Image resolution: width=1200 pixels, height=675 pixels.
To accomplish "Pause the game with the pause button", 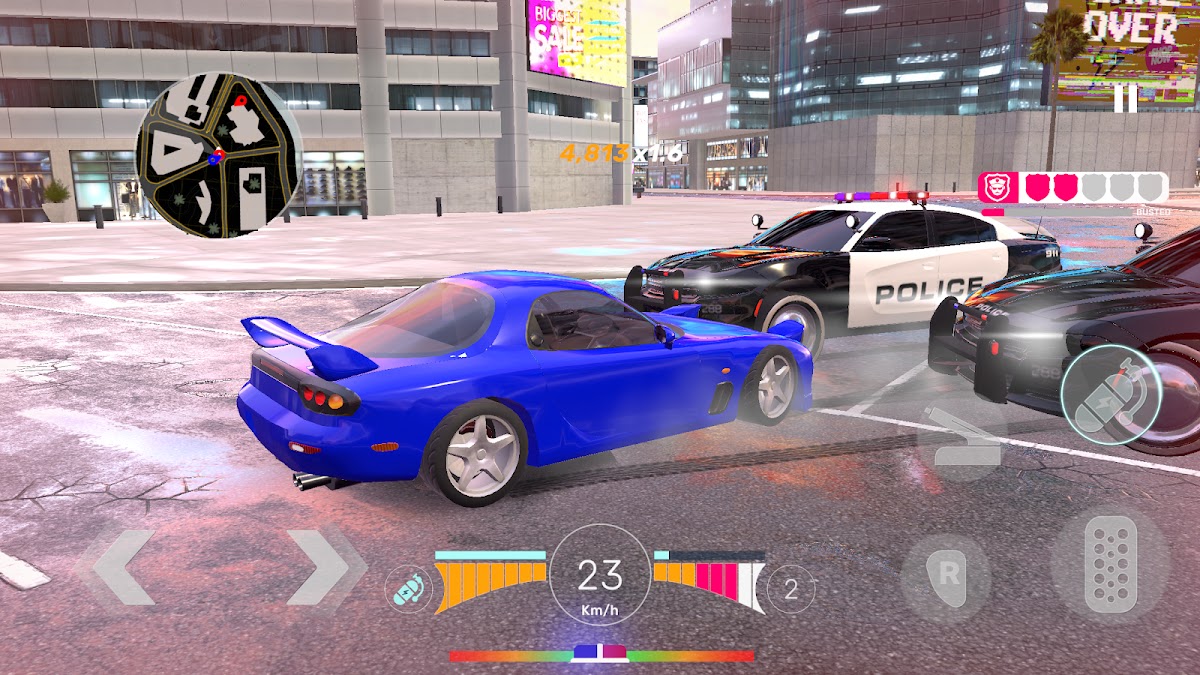I will (x=1125, y=98).
